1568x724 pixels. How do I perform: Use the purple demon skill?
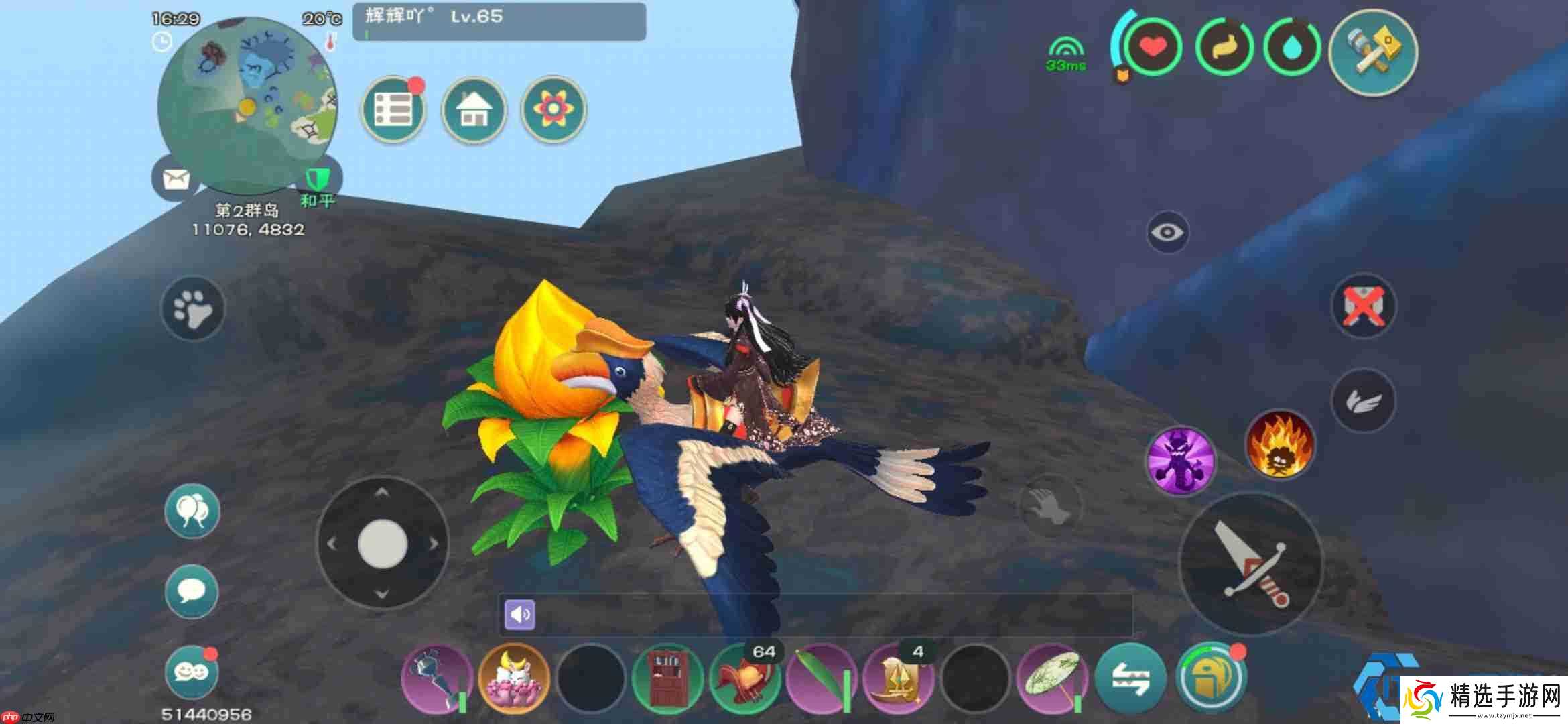click(x=1181, y=460)
